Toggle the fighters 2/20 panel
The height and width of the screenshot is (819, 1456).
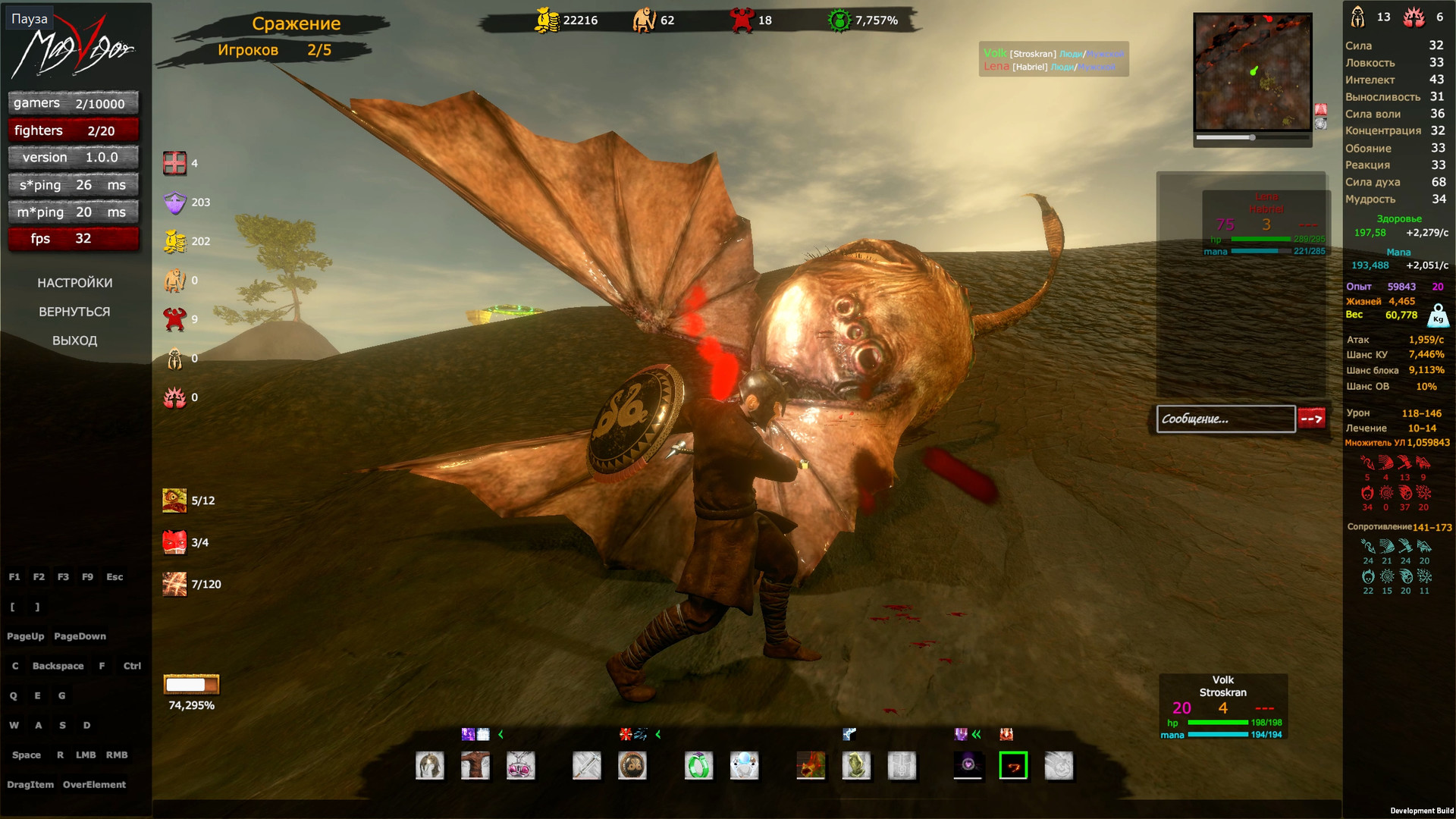tap(72, 130)
